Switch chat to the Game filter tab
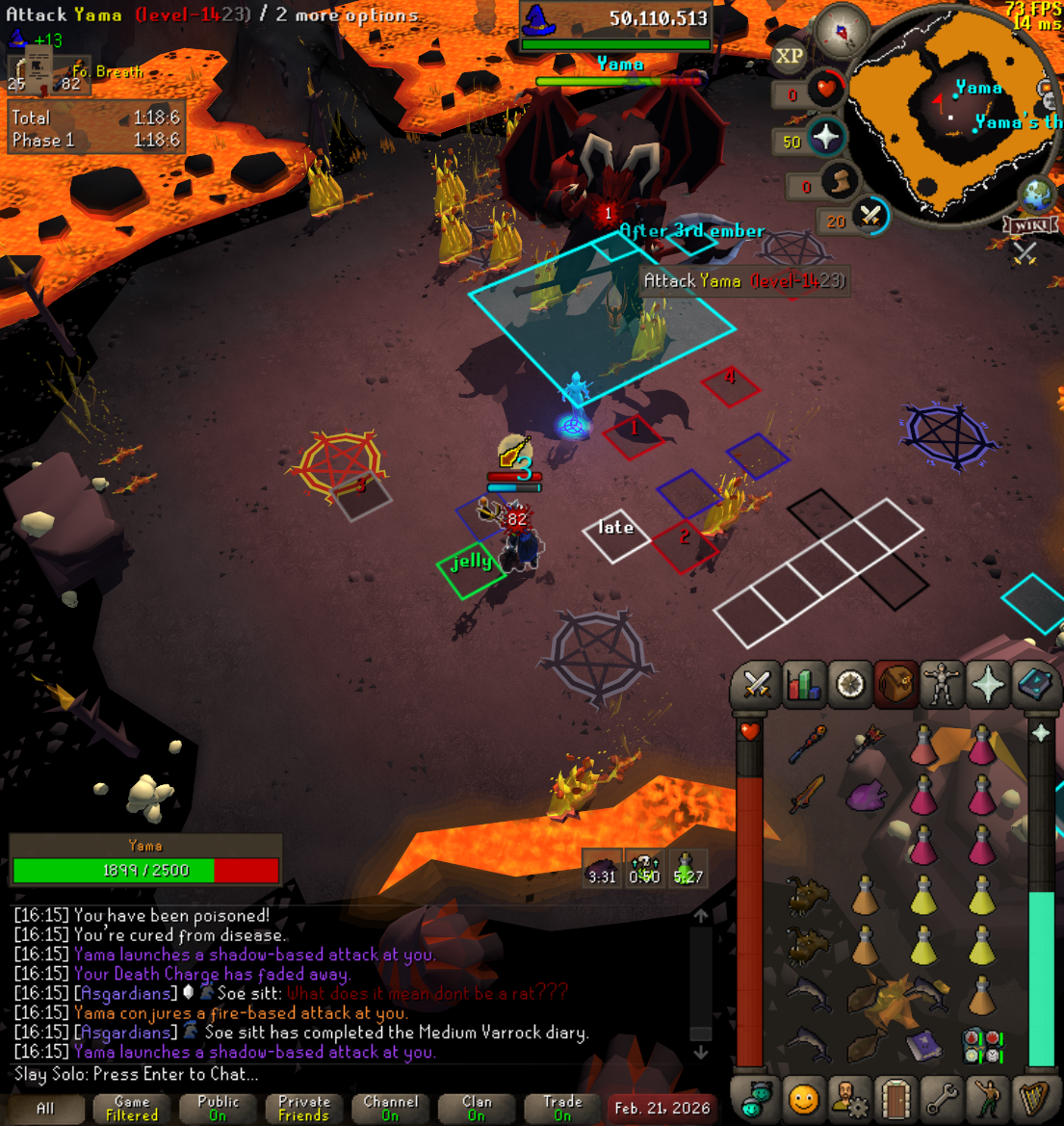This screenshot has width=1064, height=1126. tap(132, 1109)
